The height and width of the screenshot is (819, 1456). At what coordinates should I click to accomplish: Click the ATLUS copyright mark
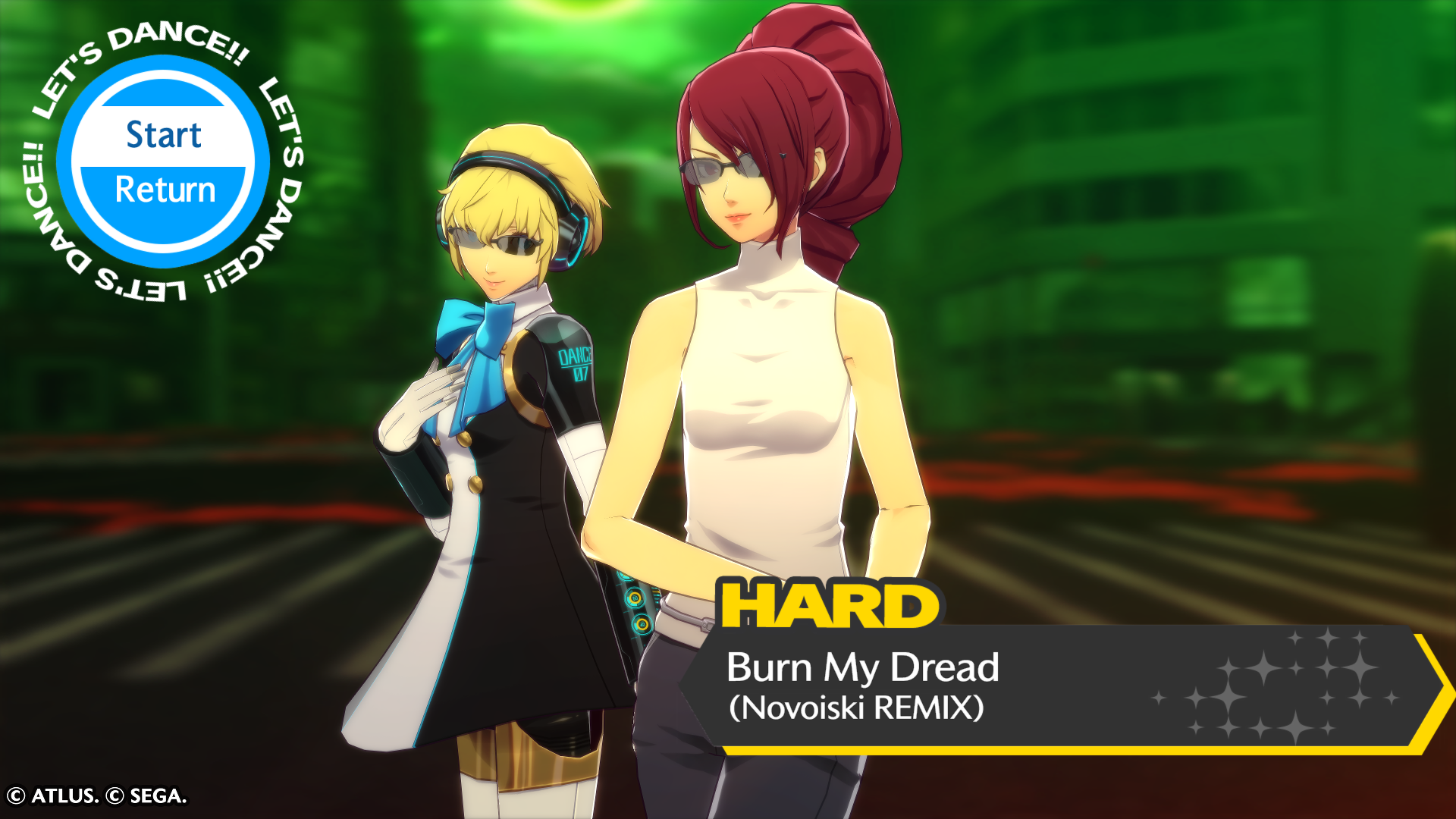tap(53, 795)
